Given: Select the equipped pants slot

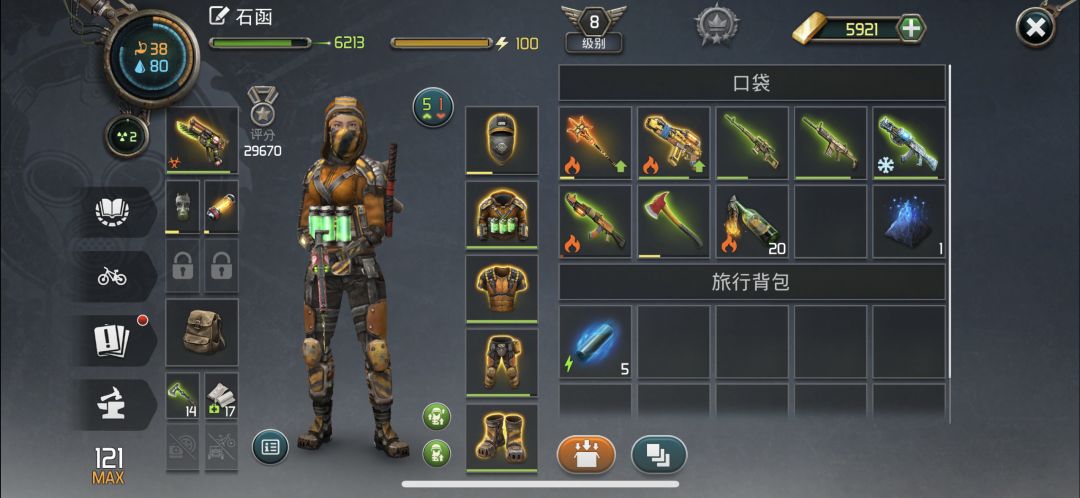Looking at the screenshot, I should click(x=501, y=362).
